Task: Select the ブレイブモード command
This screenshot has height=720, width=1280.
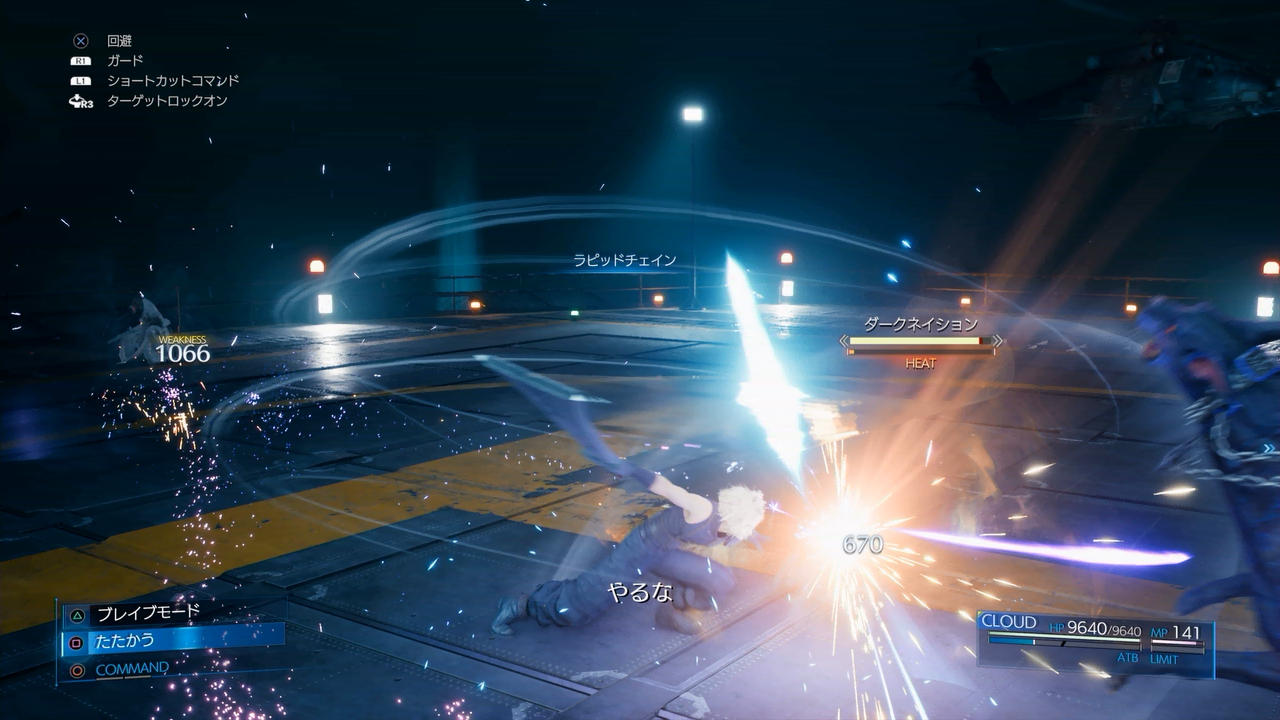Action: pos(148,613)
